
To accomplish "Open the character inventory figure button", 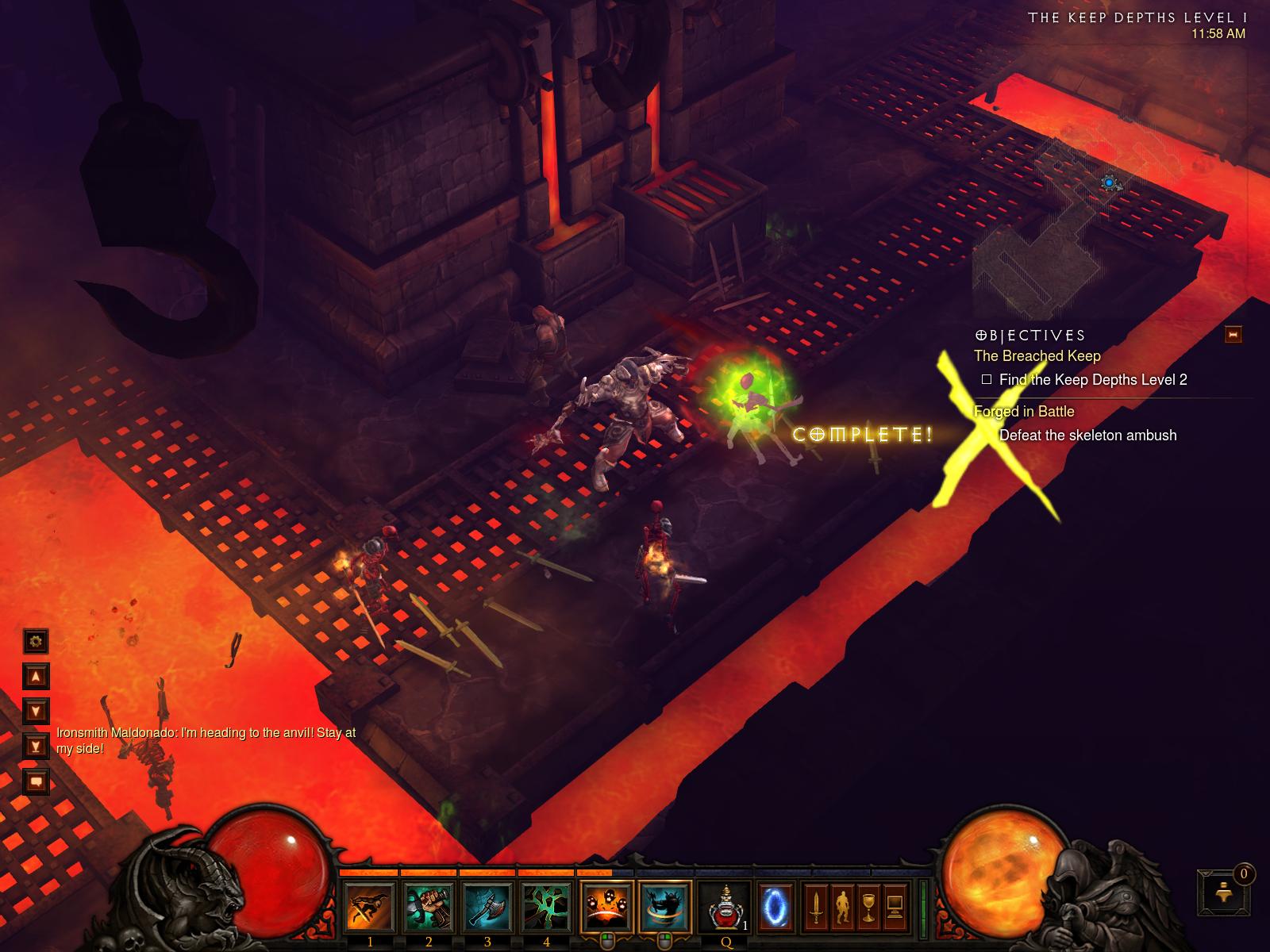I will (841, 905).
